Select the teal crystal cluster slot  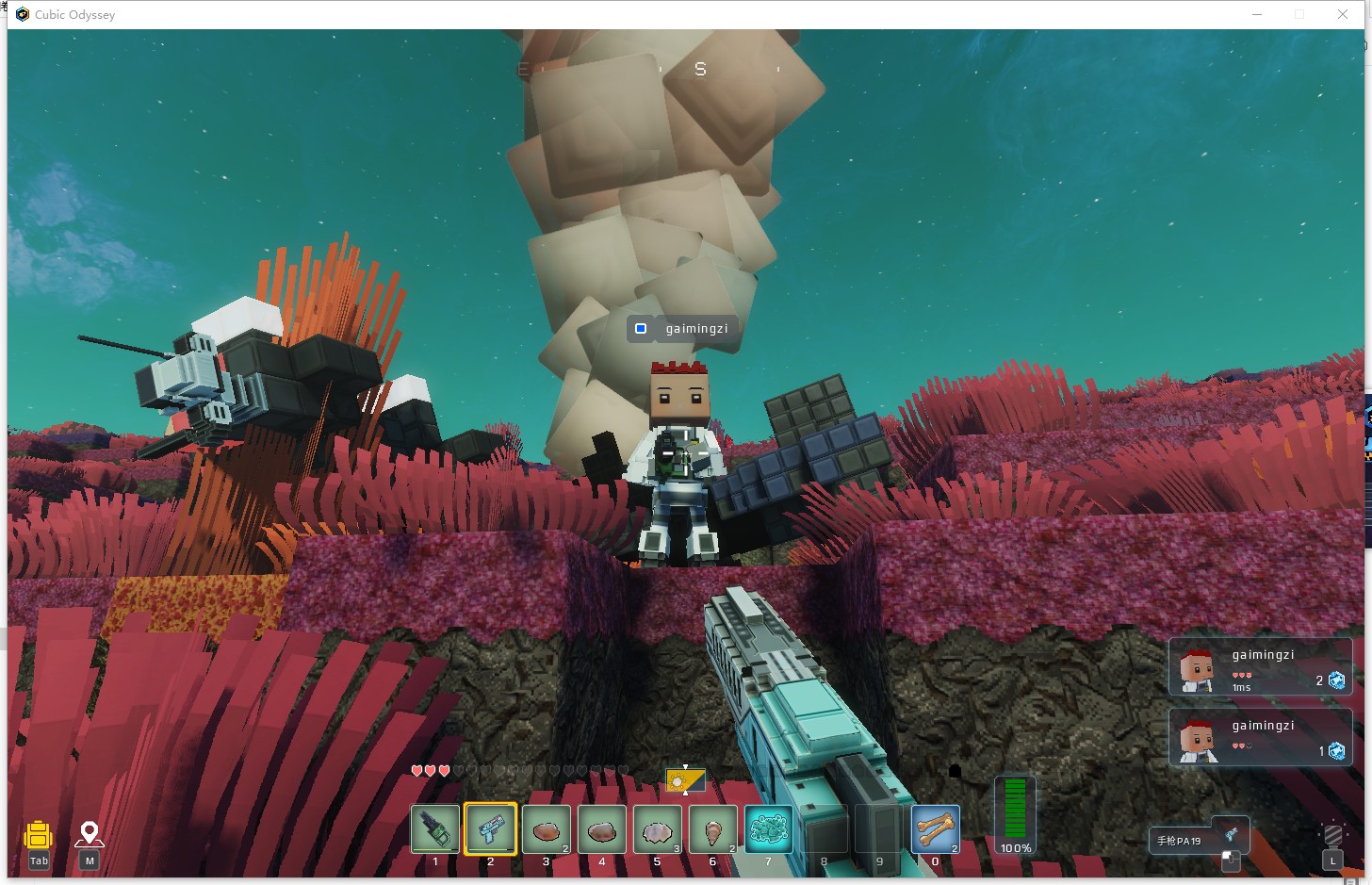(x=768, y=829)
